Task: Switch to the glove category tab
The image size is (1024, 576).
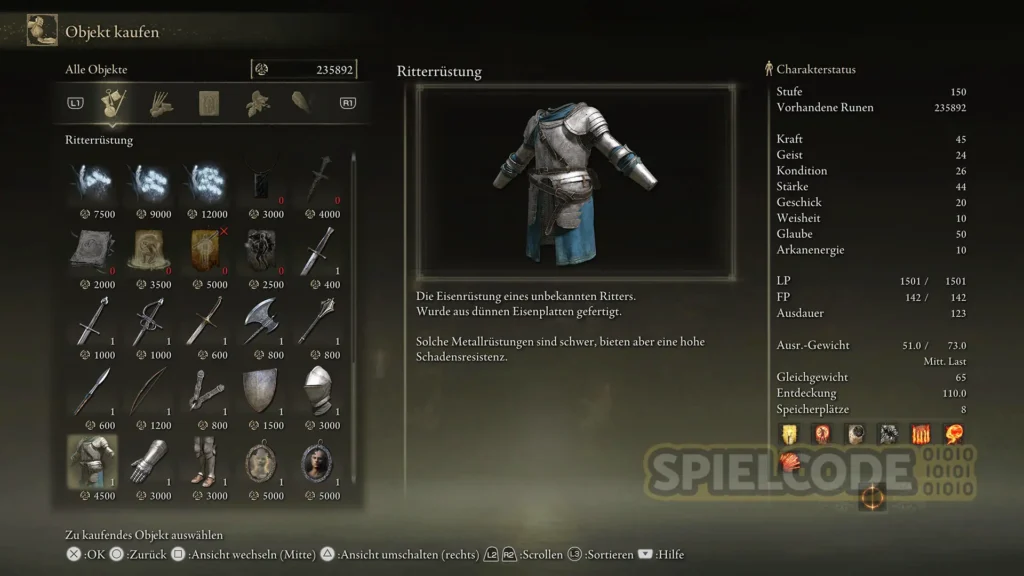Action: [161, 103]
